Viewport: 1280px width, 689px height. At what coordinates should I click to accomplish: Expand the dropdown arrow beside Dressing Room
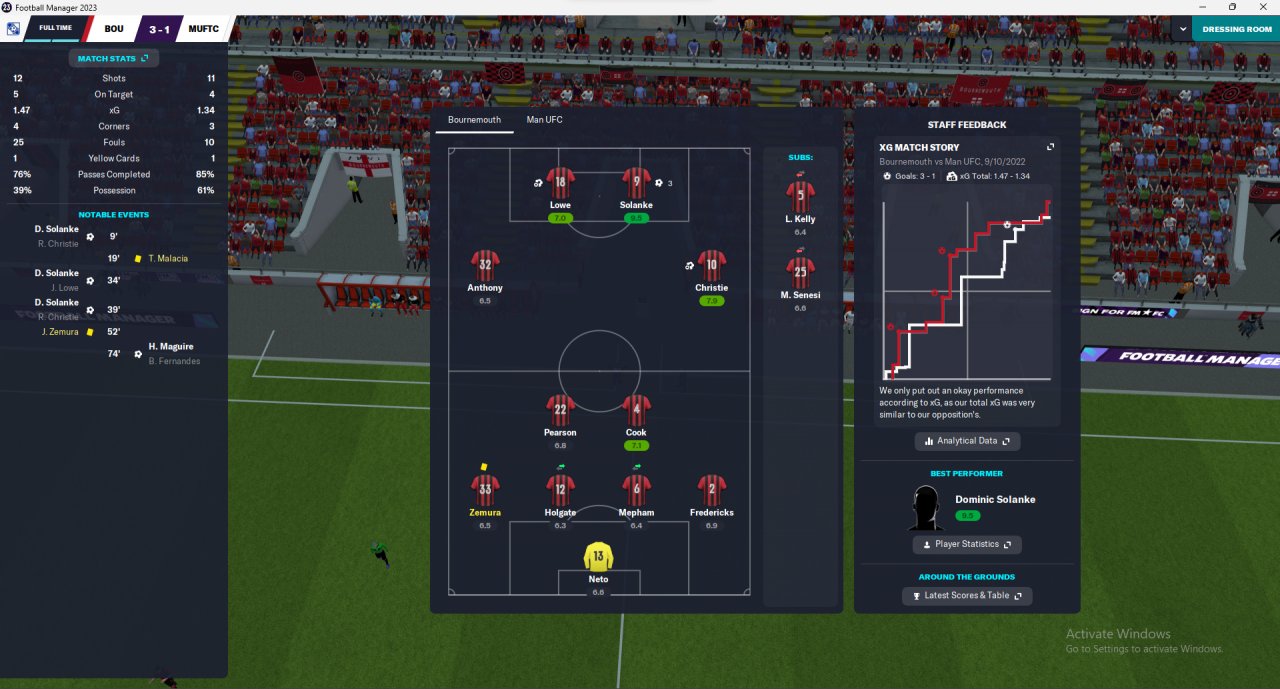[1183, 29]
